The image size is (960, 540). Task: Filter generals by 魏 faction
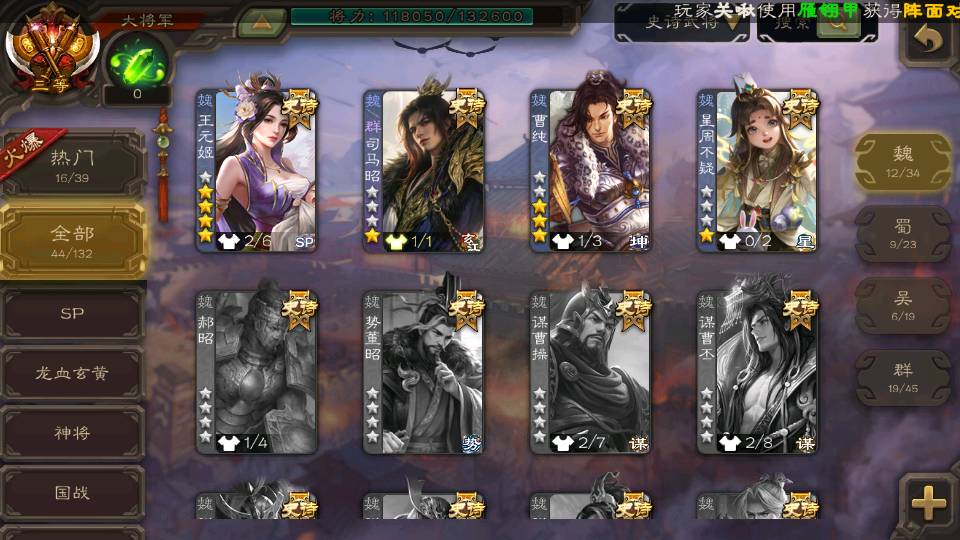coord(903,162)
